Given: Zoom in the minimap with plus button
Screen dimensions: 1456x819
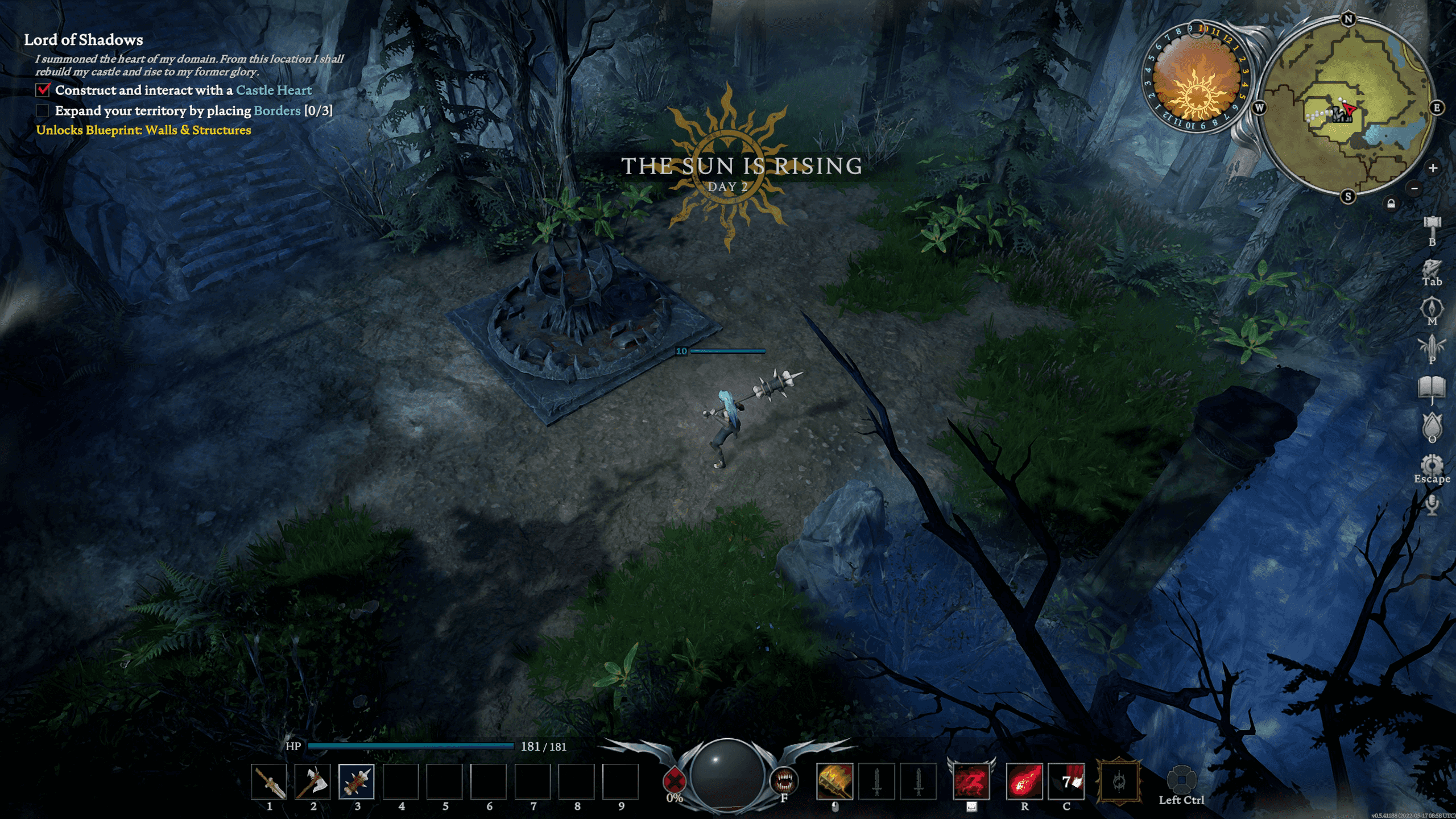Looking at the screenshot, I should [1433, 168].
